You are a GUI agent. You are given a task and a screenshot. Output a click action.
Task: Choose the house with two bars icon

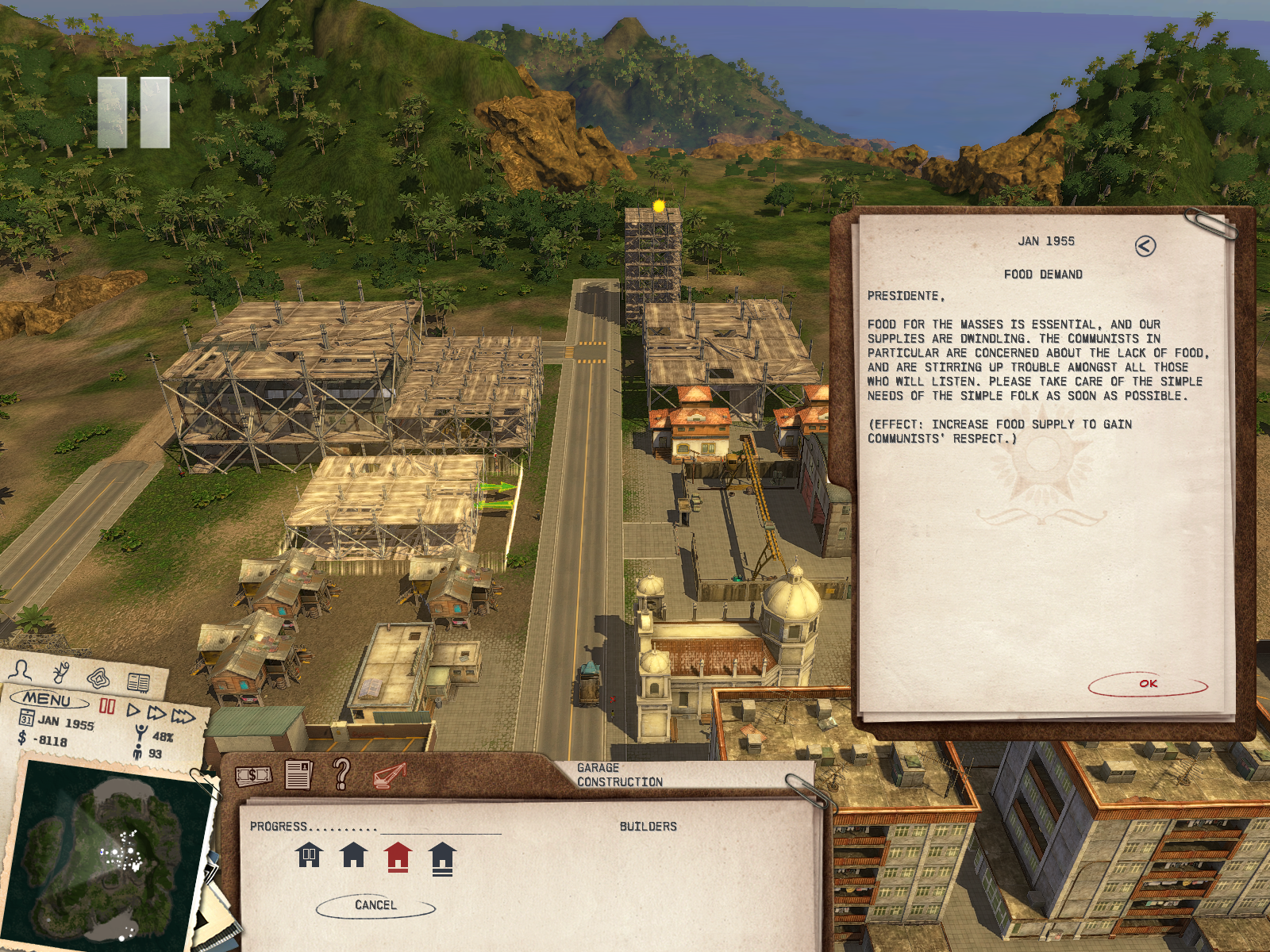(442, 858)
